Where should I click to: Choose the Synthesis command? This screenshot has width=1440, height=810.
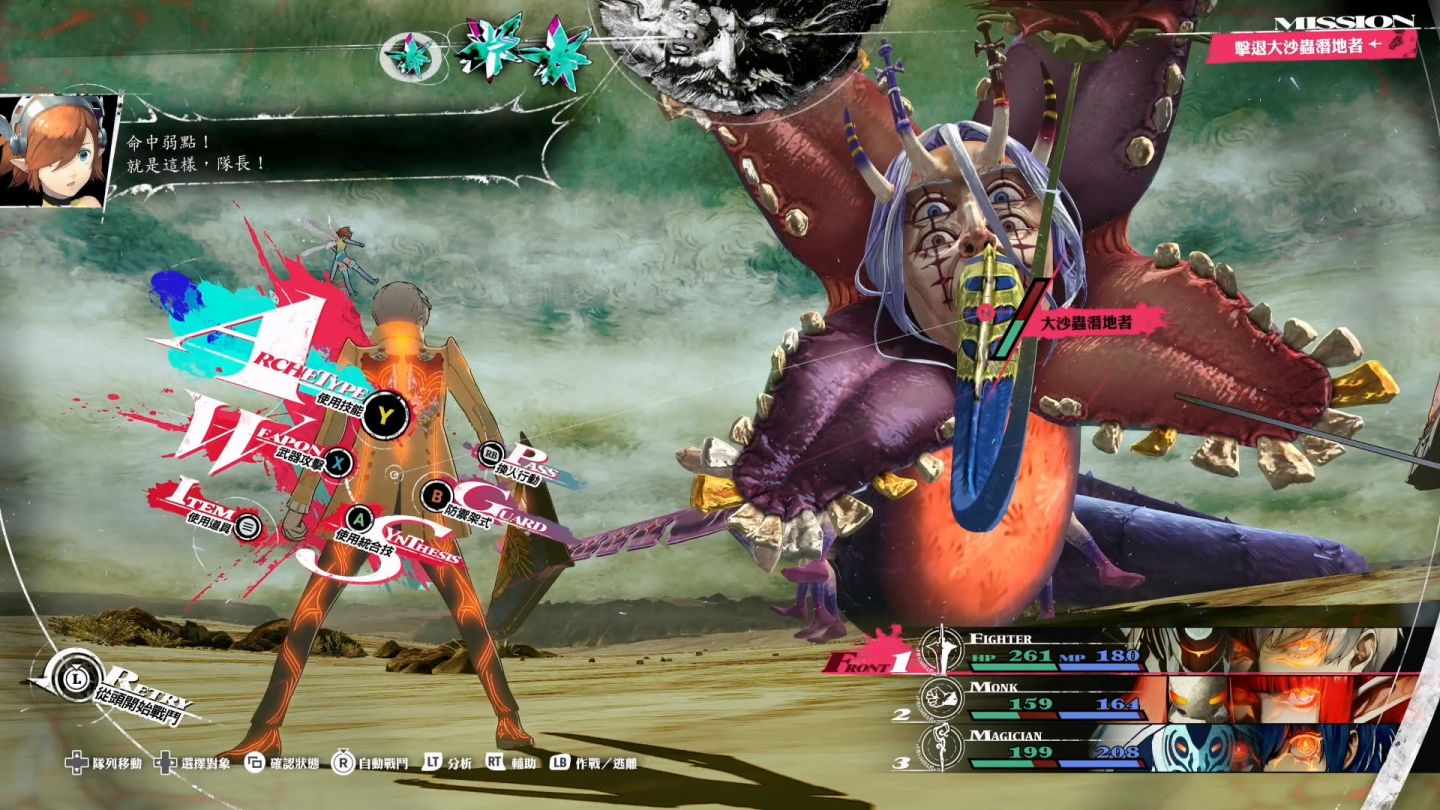(x=360, y=518)
